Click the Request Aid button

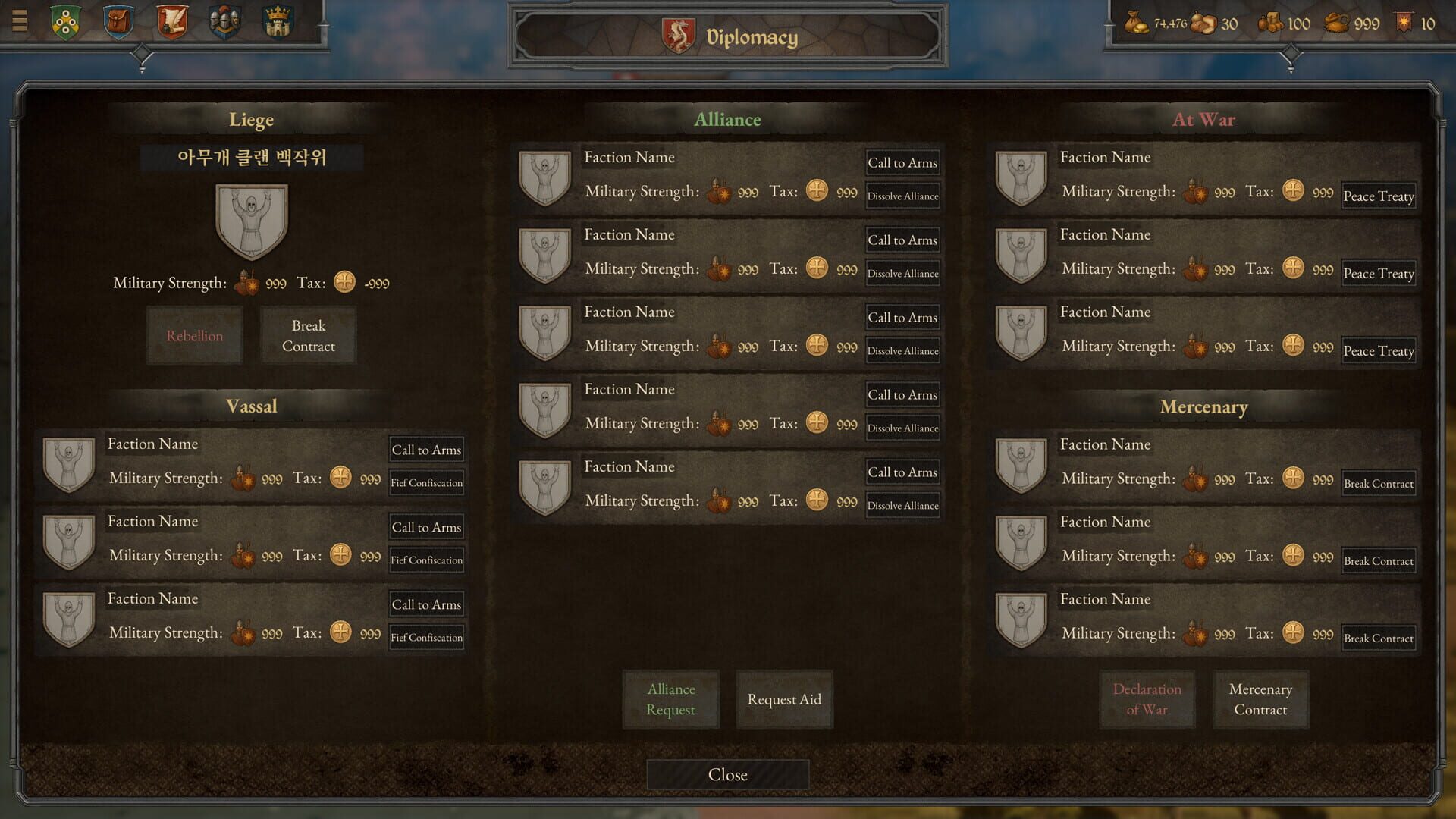[784, 699]
